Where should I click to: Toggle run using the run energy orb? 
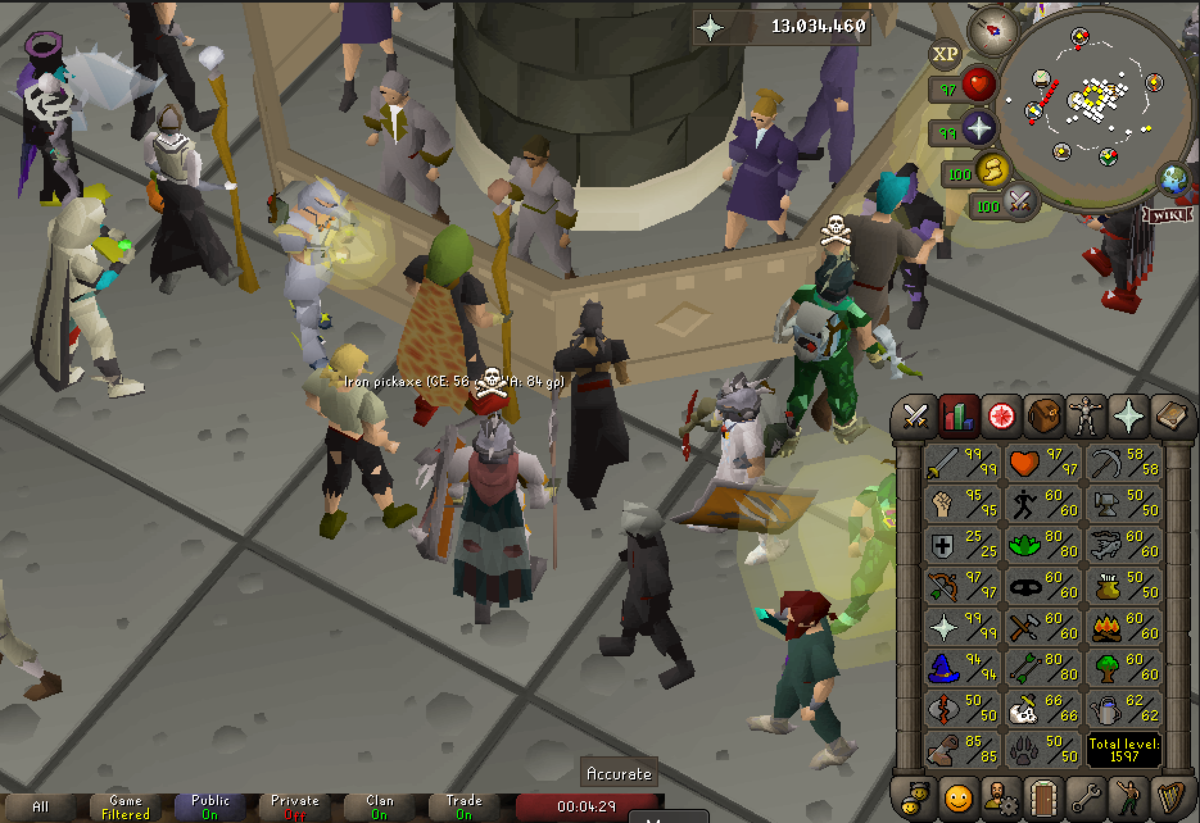[992, 171]
